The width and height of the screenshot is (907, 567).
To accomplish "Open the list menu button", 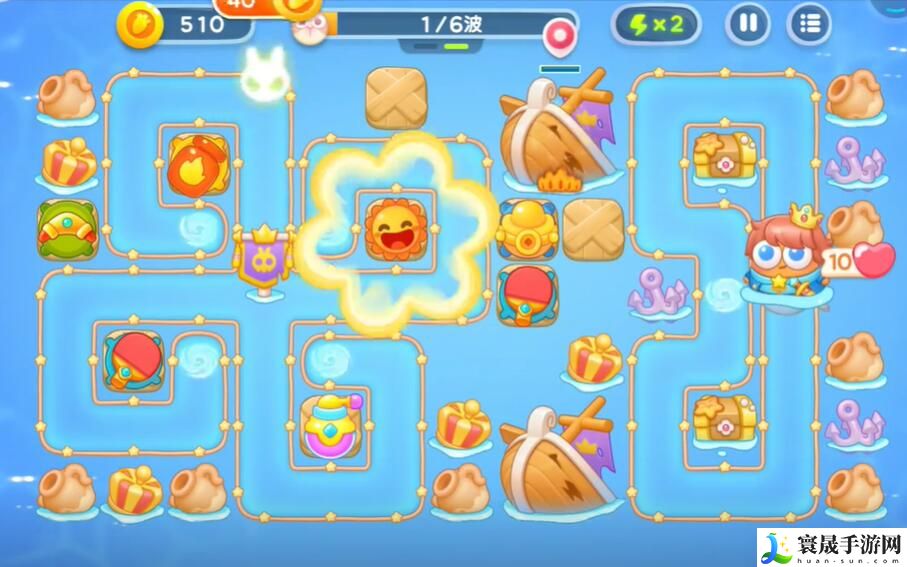I will 809,24.
